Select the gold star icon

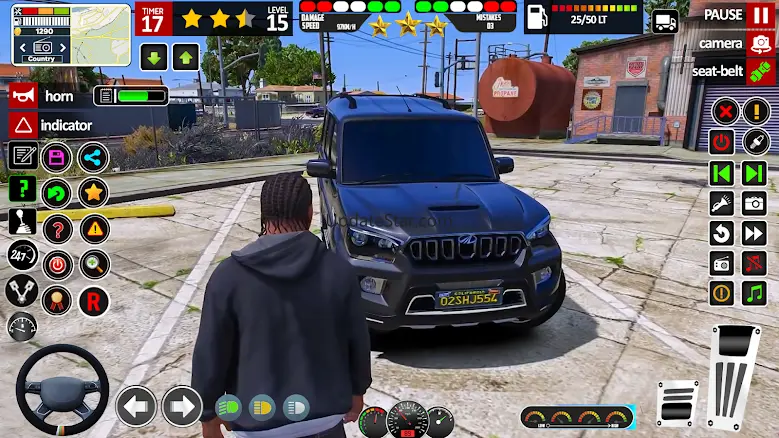coord(93,192)
